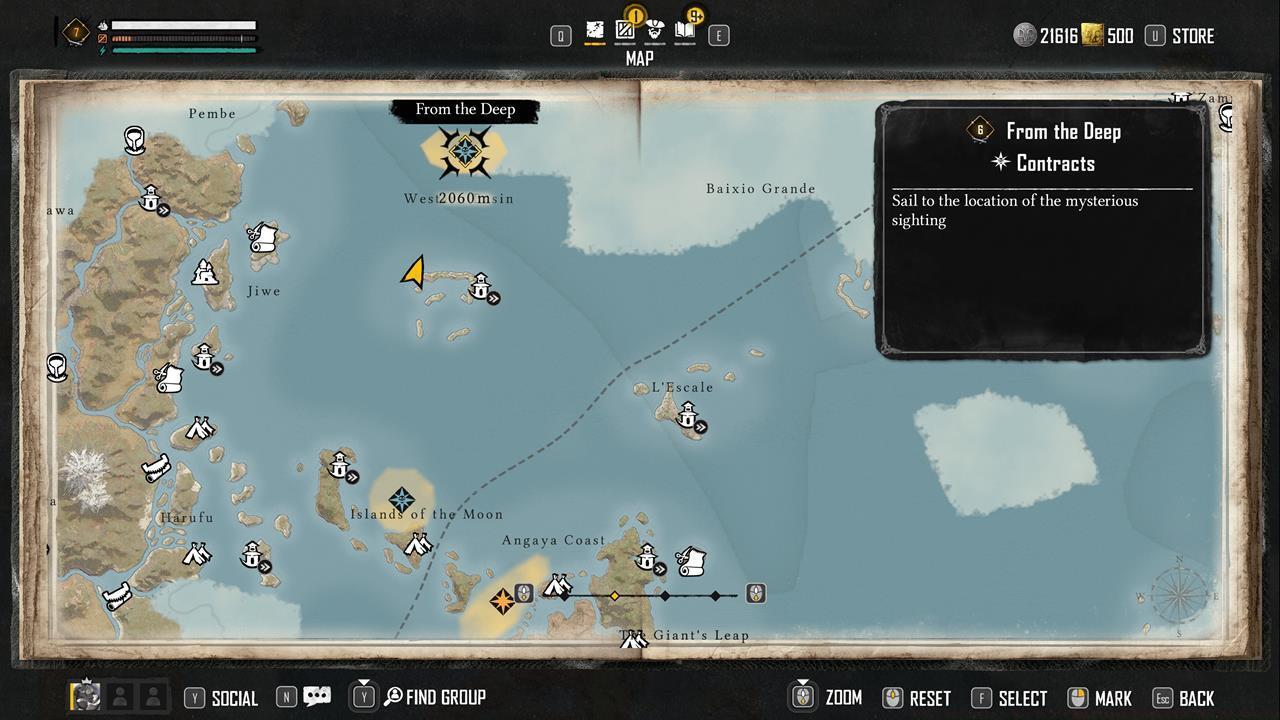Click the orange diamond on the Giant's Leap route
This screenshot has height=720, width=1280.
tap(616, 594)
